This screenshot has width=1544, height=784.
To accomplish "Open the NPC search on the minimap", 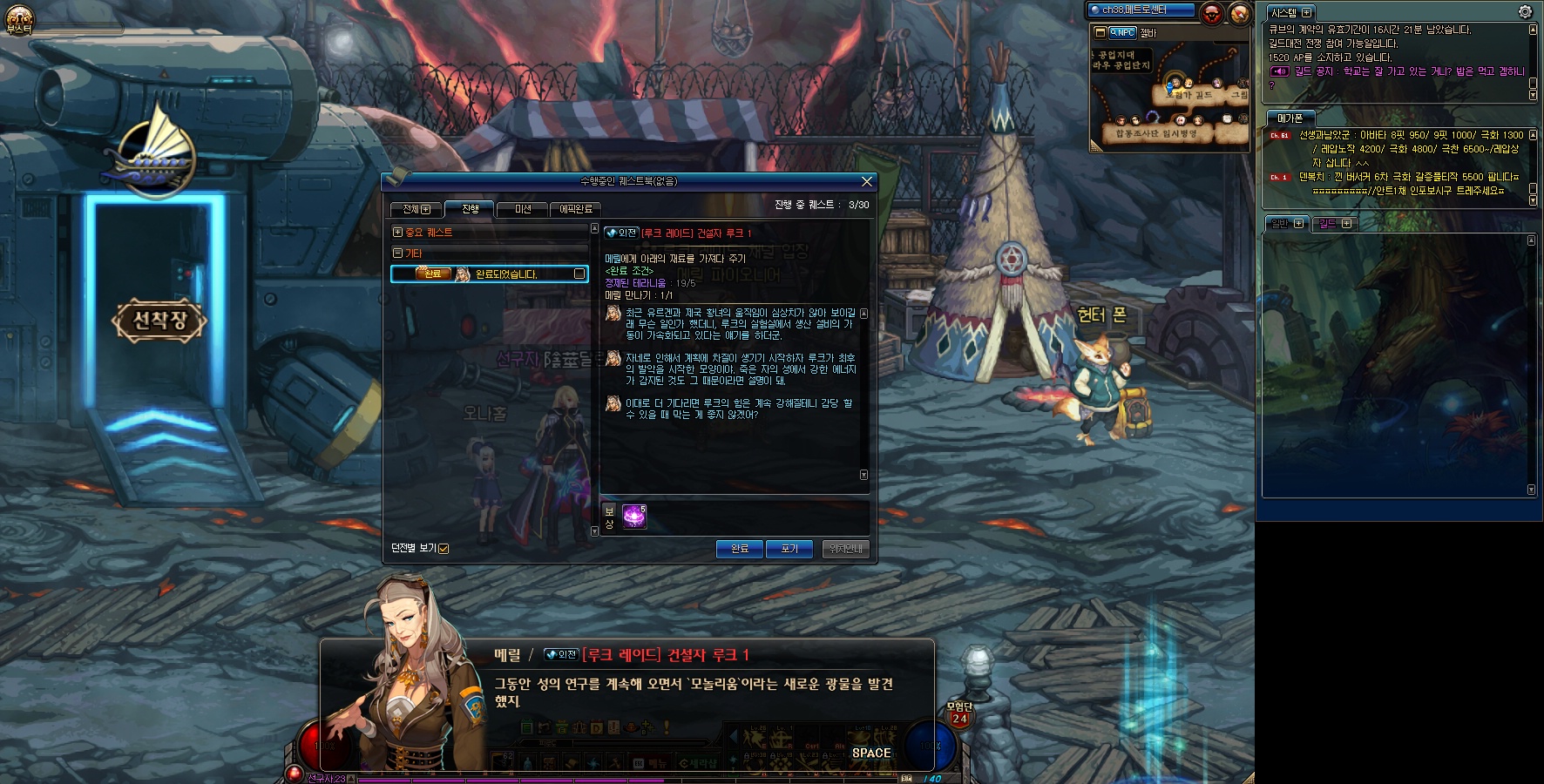I will coord(1122,33).
